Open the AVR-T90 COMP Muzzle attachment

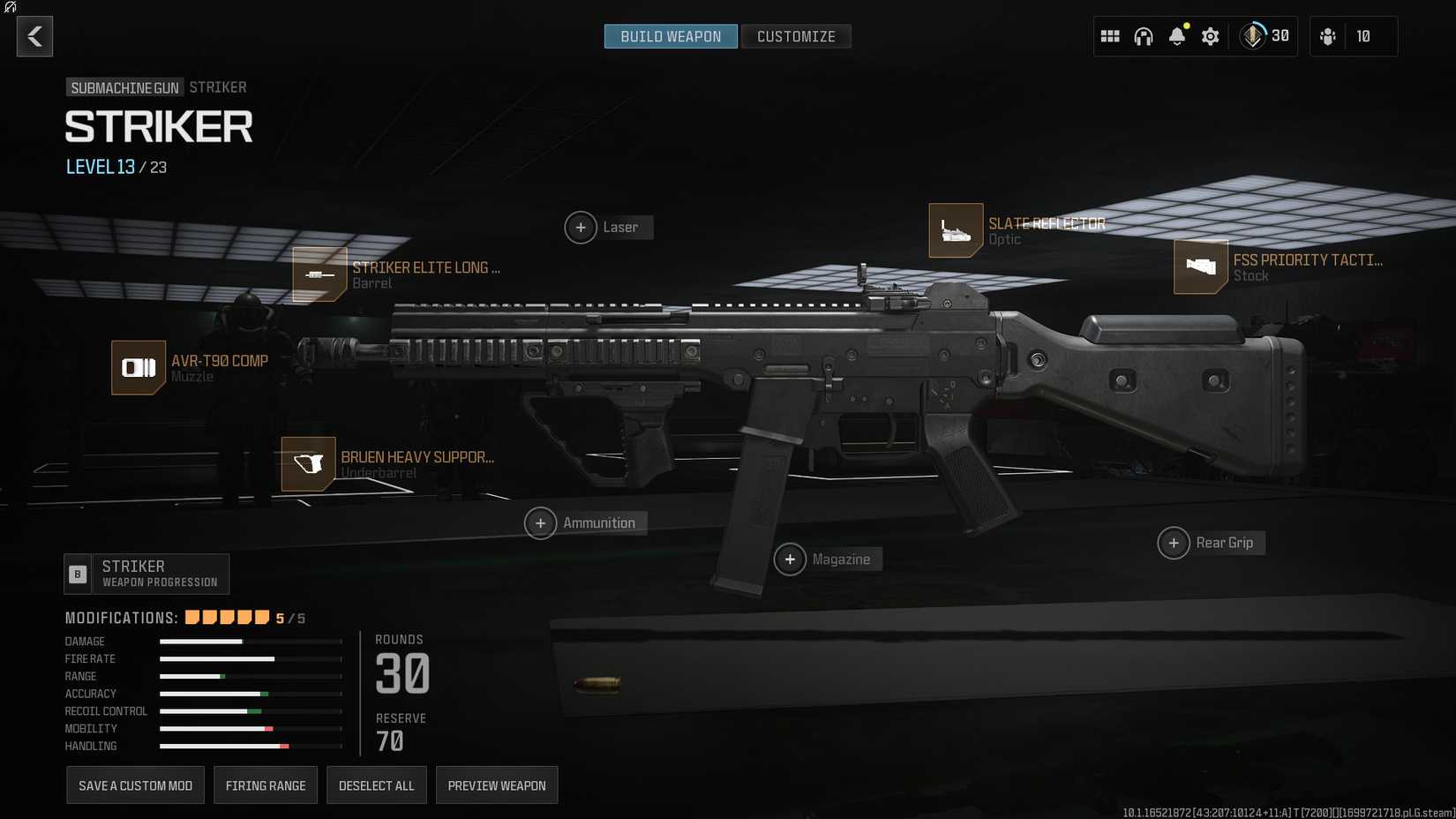point(138,368)
